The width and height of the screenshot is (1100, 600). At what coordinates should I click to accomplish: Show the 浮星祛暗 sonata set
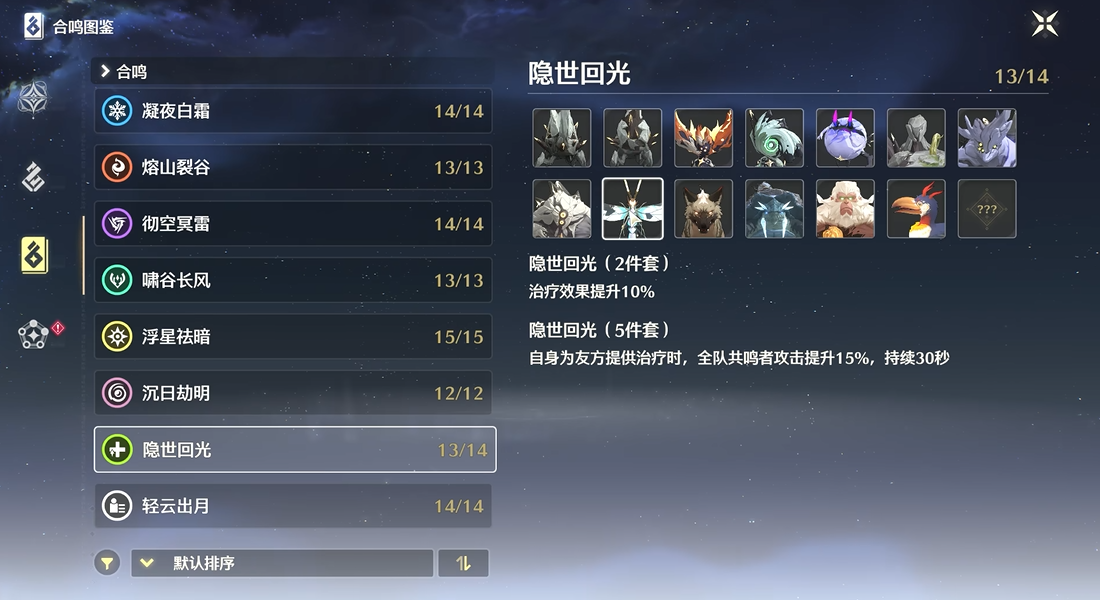pyautogui.click(x=294, y=337)
